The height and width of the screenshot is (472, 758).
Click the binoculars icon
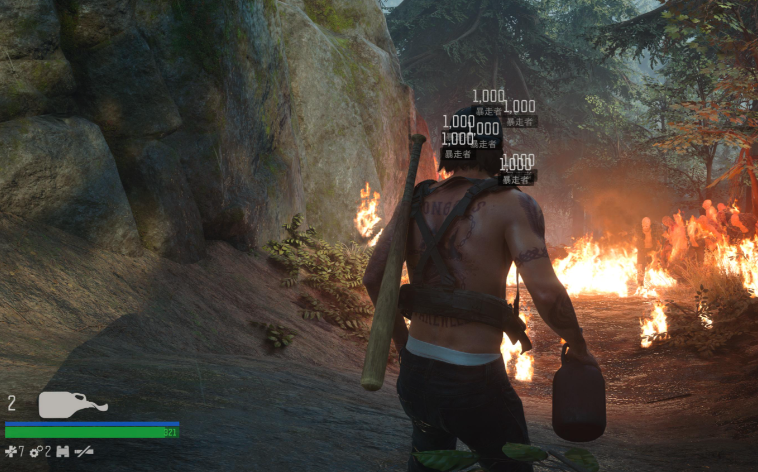pyautogui.click(x=62, y=452)
